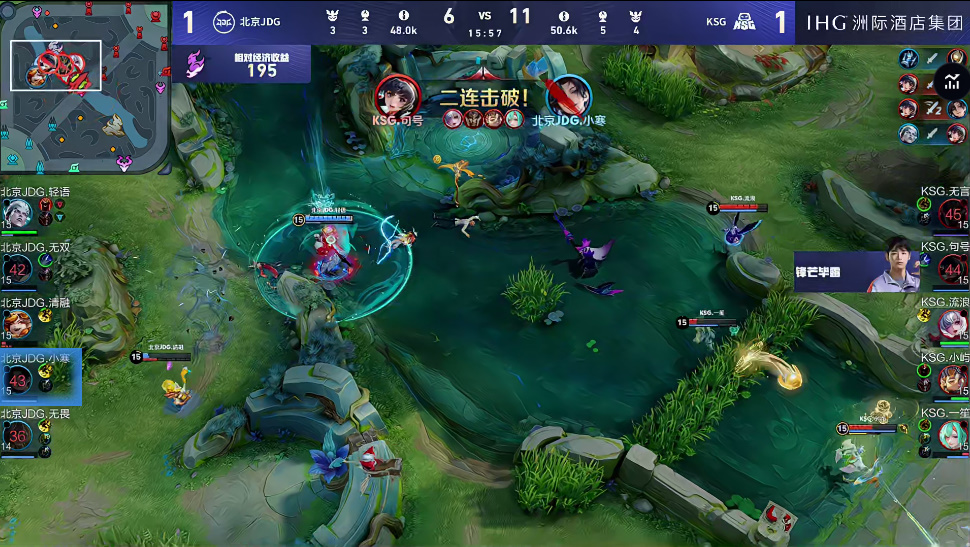The height and width of the screenshot is (547, 970).
Task: Pick the 北京JDG.无畏 player portrait
Action: tap(18, 435)
